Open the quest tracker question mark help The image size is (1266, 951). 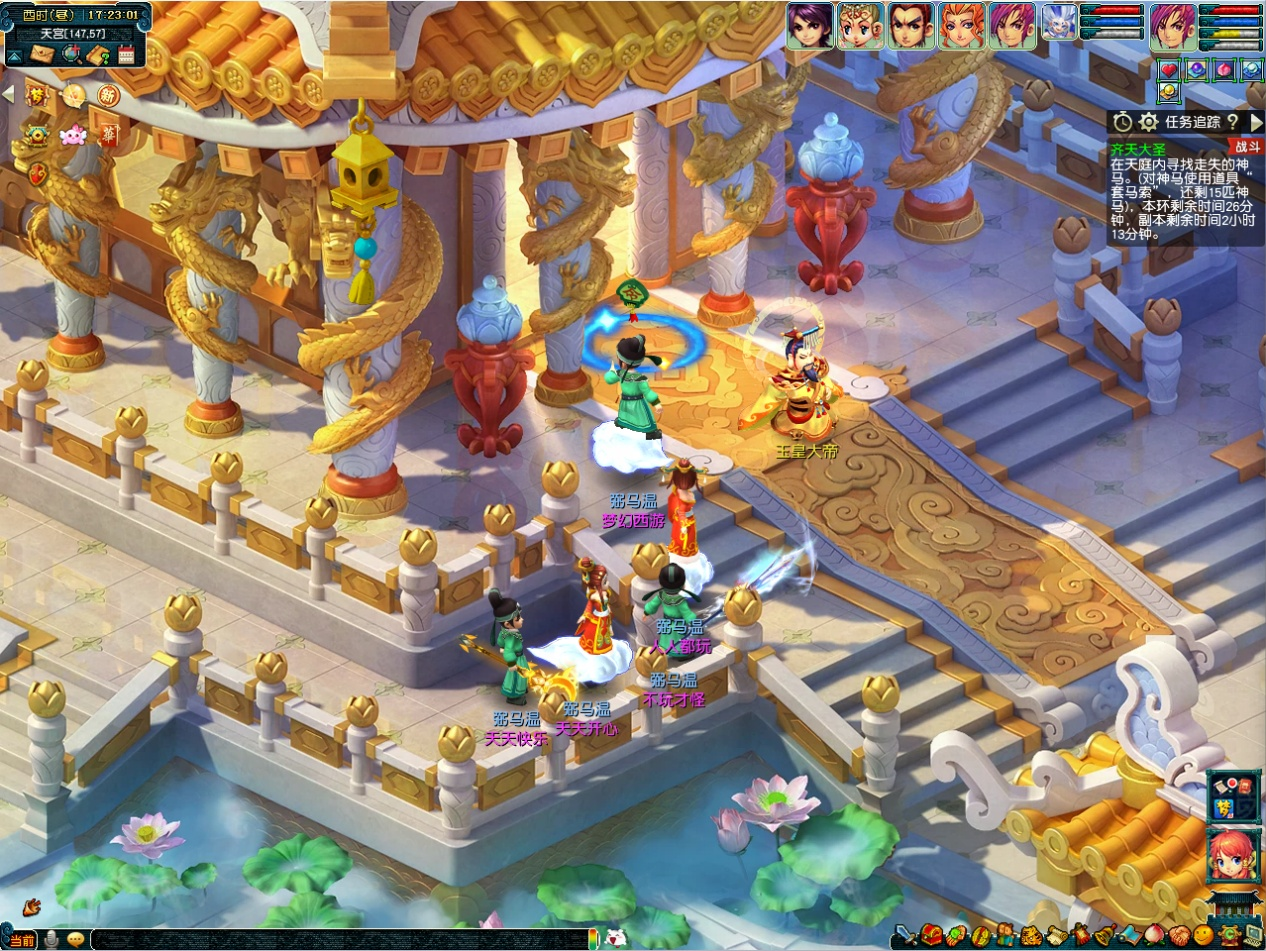point(1232,122)
